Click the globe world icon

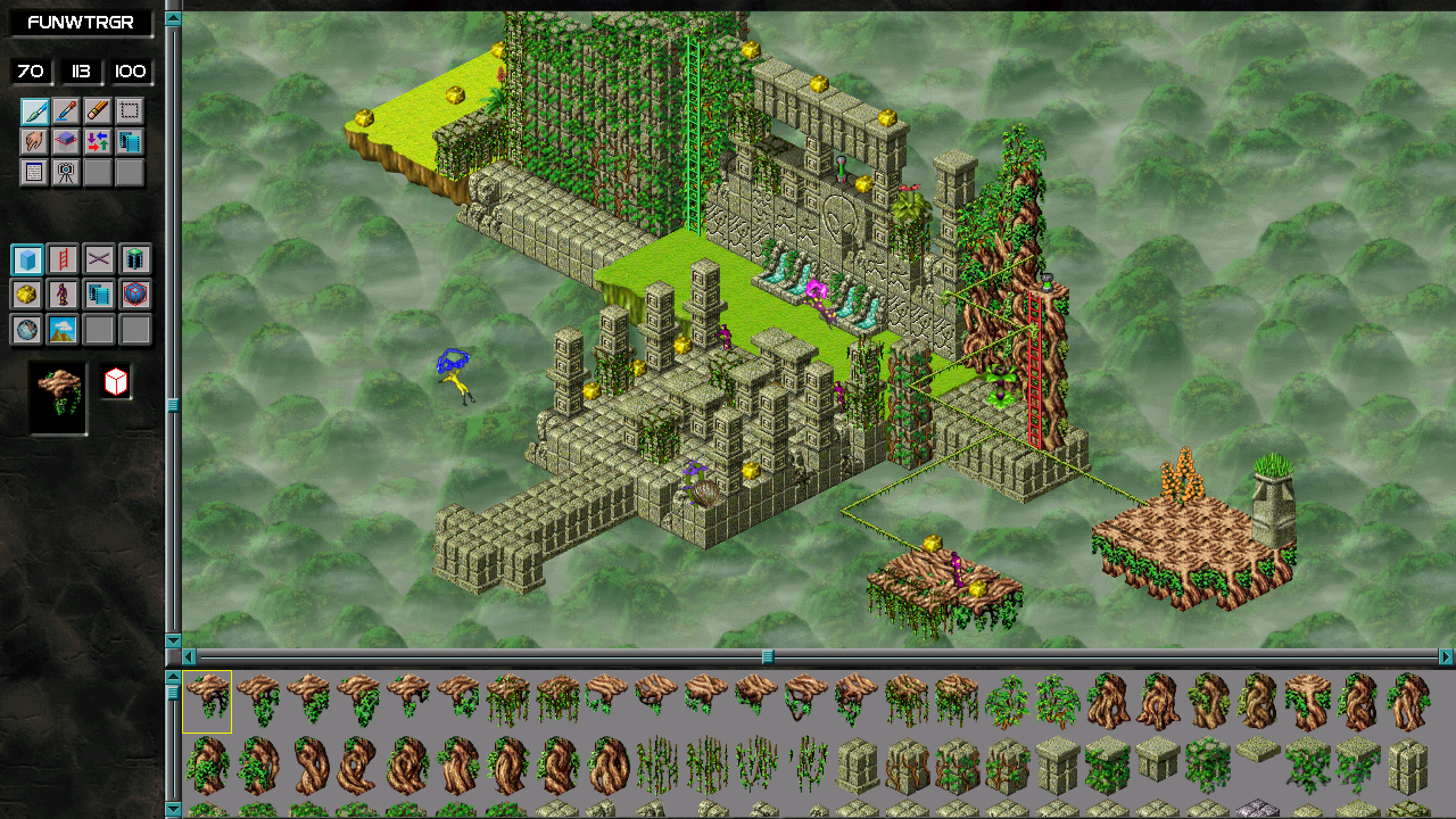point(26,330)
